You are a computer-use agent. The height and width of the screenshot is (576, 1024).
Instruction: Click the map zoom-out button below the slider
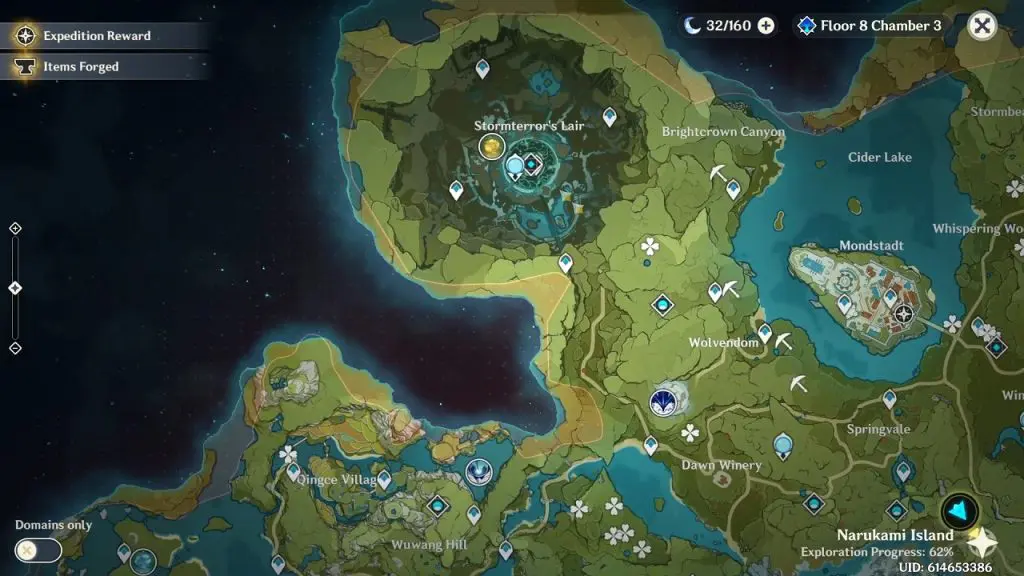pyautogui.click(x=15, y=348)
